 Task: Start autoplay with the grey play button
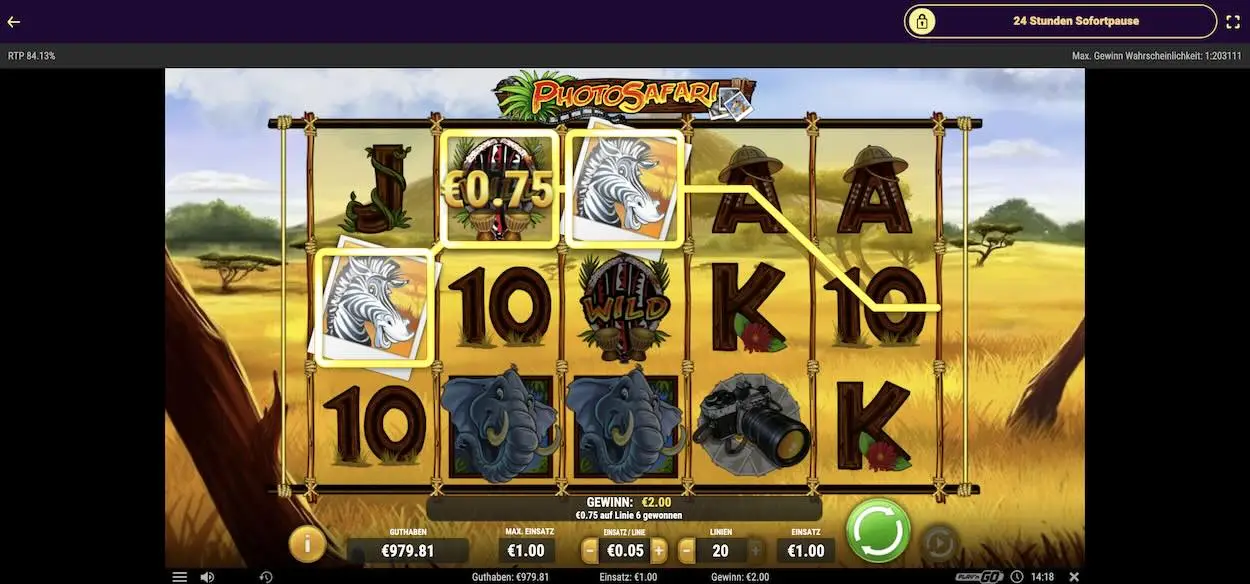pyautogui.click(x=938, y=543)
